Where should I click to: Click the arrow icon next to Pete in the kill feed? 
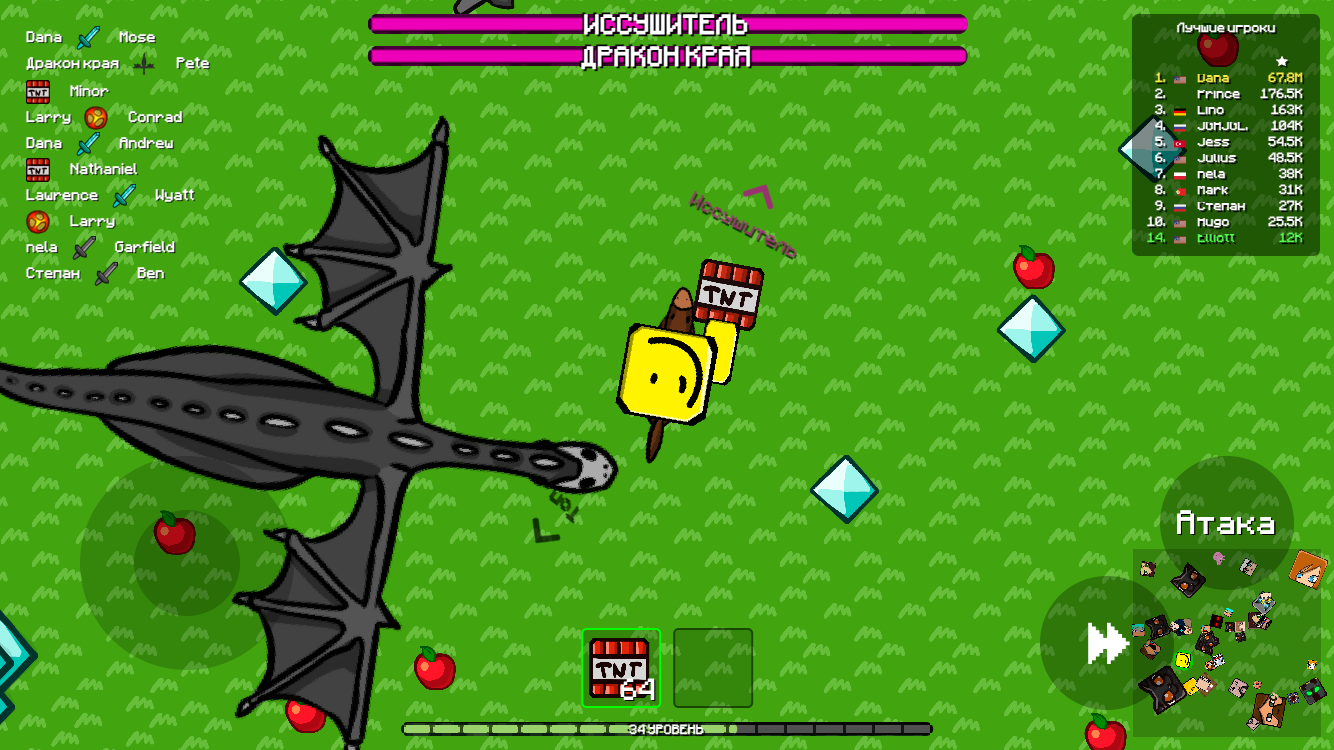click(x=146, y=63)
